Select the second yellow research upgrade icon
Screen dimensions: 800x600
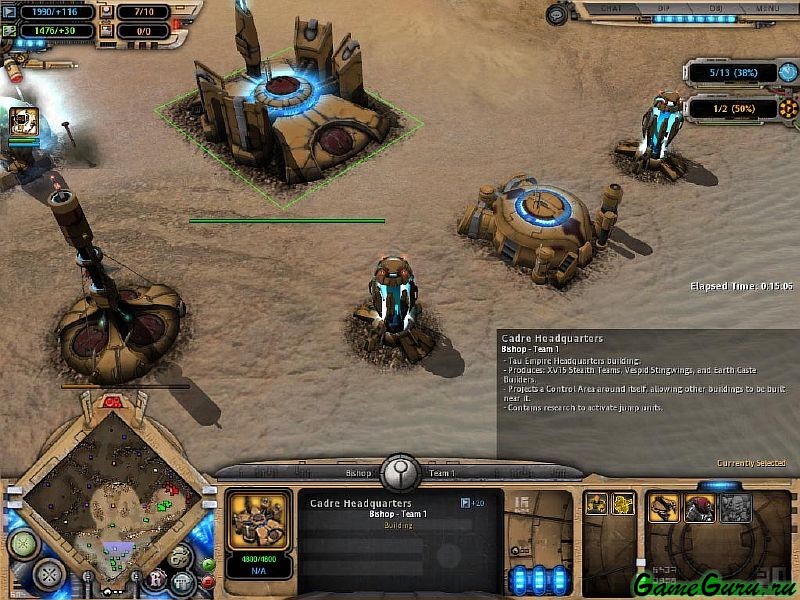623,503
